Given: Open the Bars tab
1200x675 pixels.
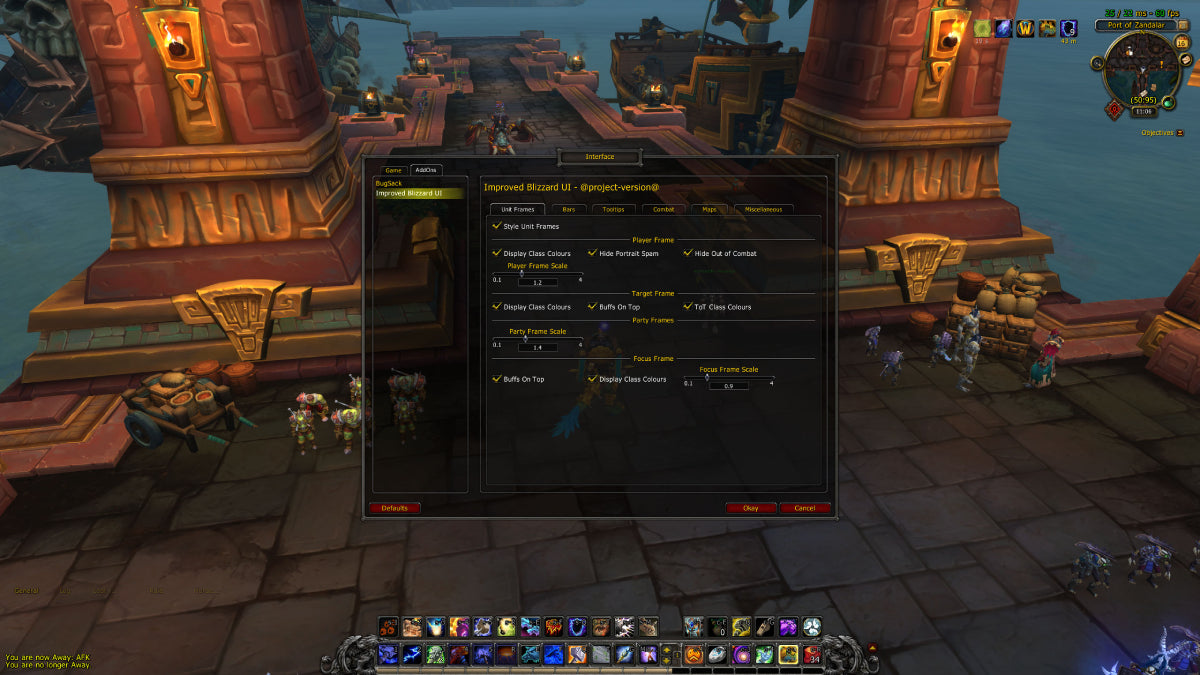Looking at the screenshot, I should point(568,209).
